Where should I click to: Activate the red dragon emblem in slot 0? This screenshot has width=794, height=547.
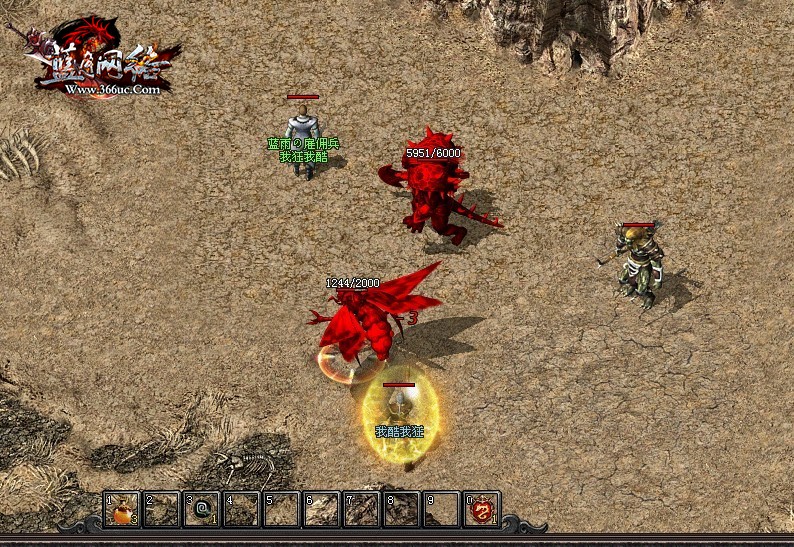click(x=482, y=511)
